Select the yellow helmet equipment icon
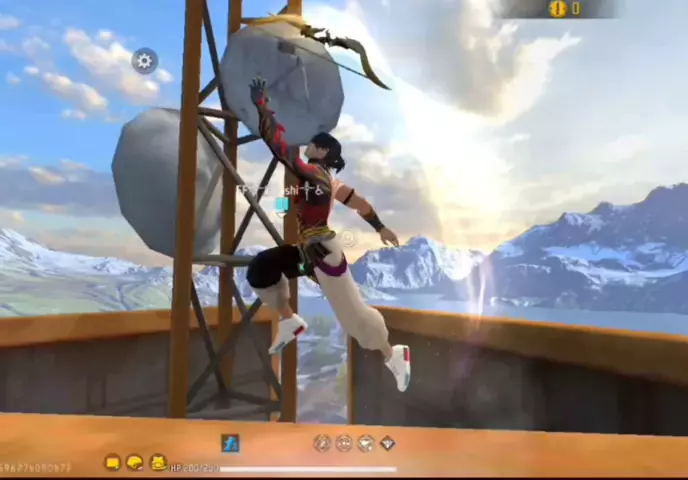The height and width of the screenshot is (480, 688). pyautogui.click(x=135, y=462)
